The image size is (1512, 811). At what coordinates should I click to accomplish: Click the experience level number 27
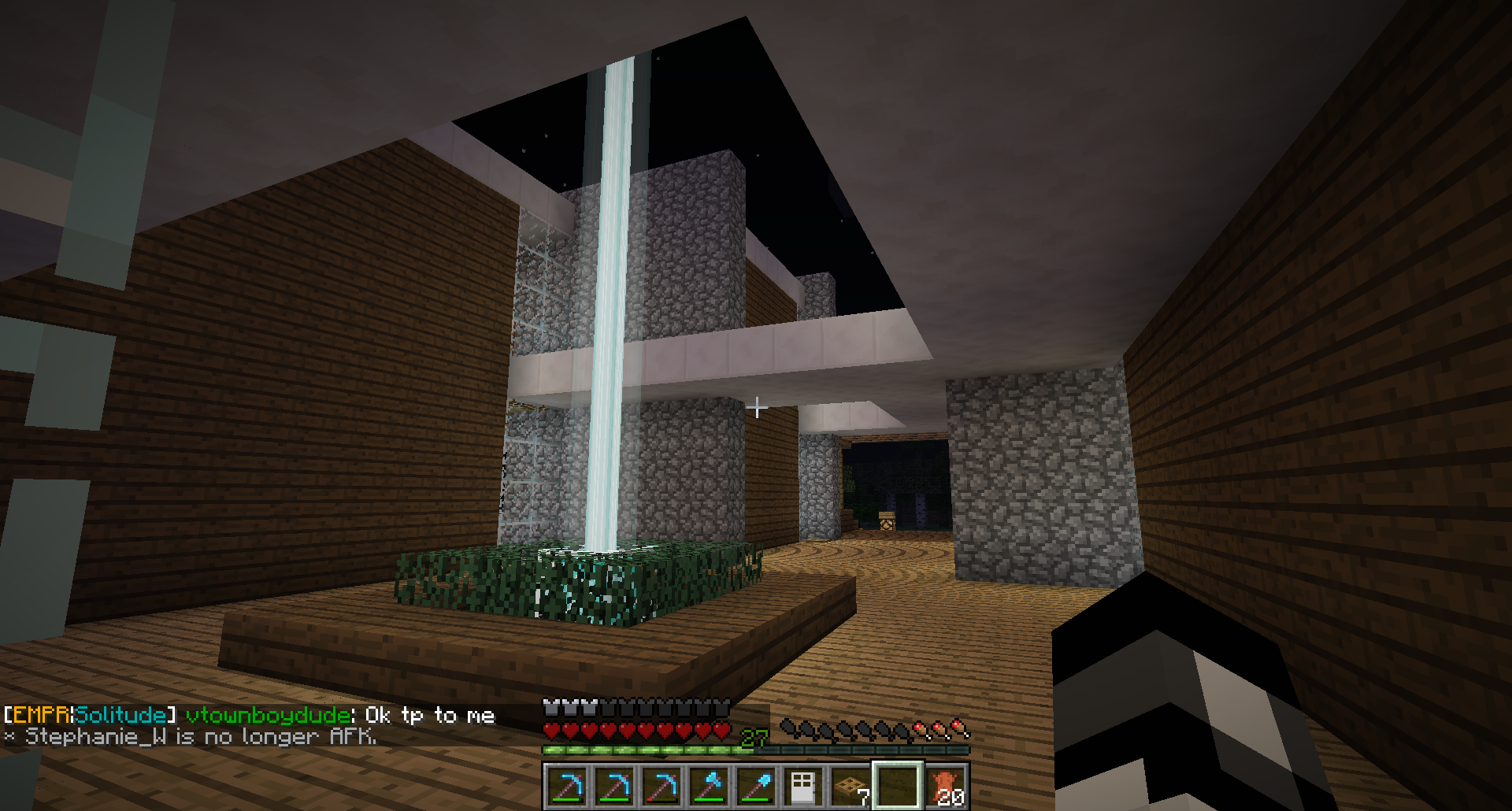pos(754,739)
